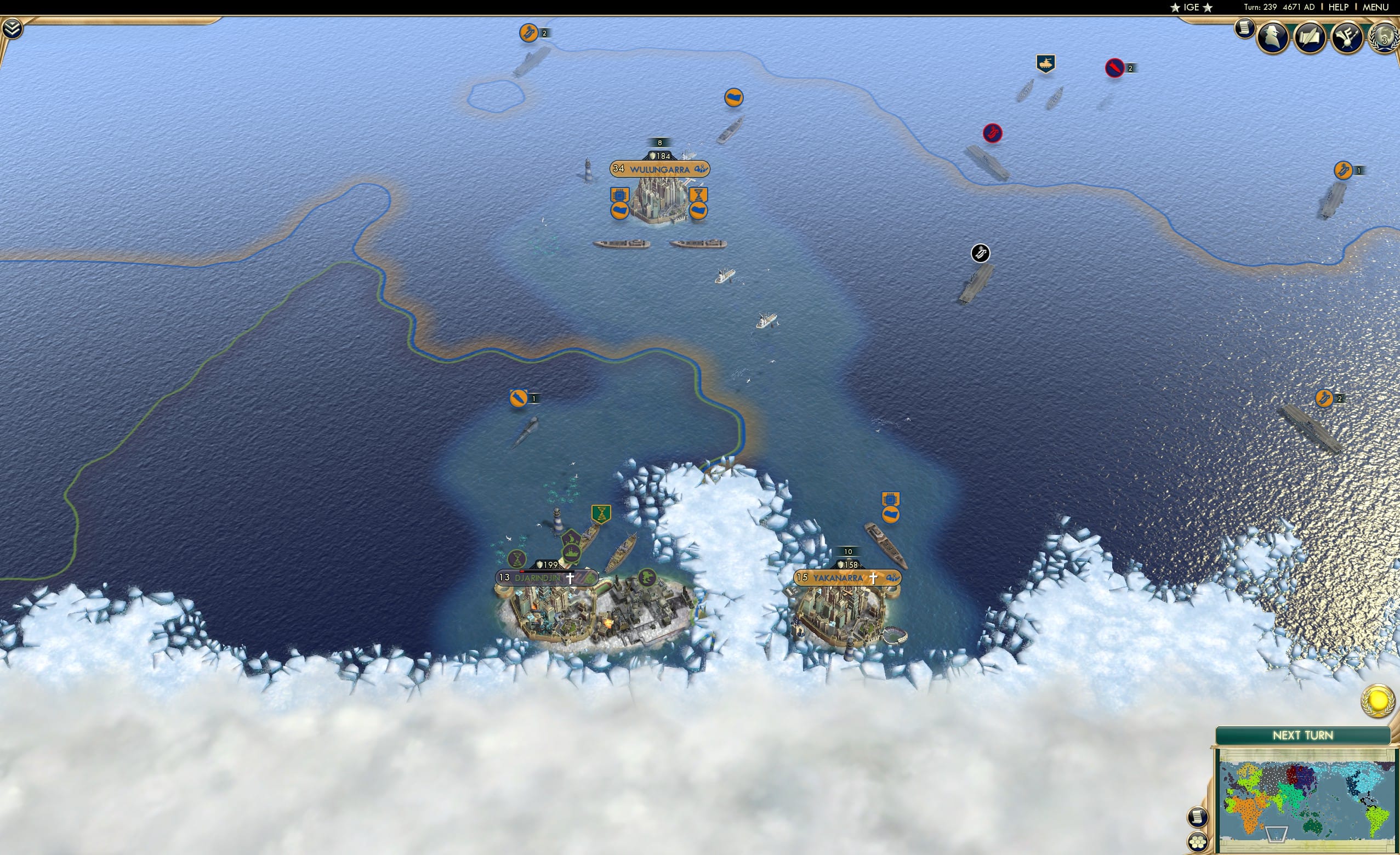Click the computer-chip production icon beside Wulungarra
The height and width of the screenshot is (855, 1400).
(x=619, y=195)
